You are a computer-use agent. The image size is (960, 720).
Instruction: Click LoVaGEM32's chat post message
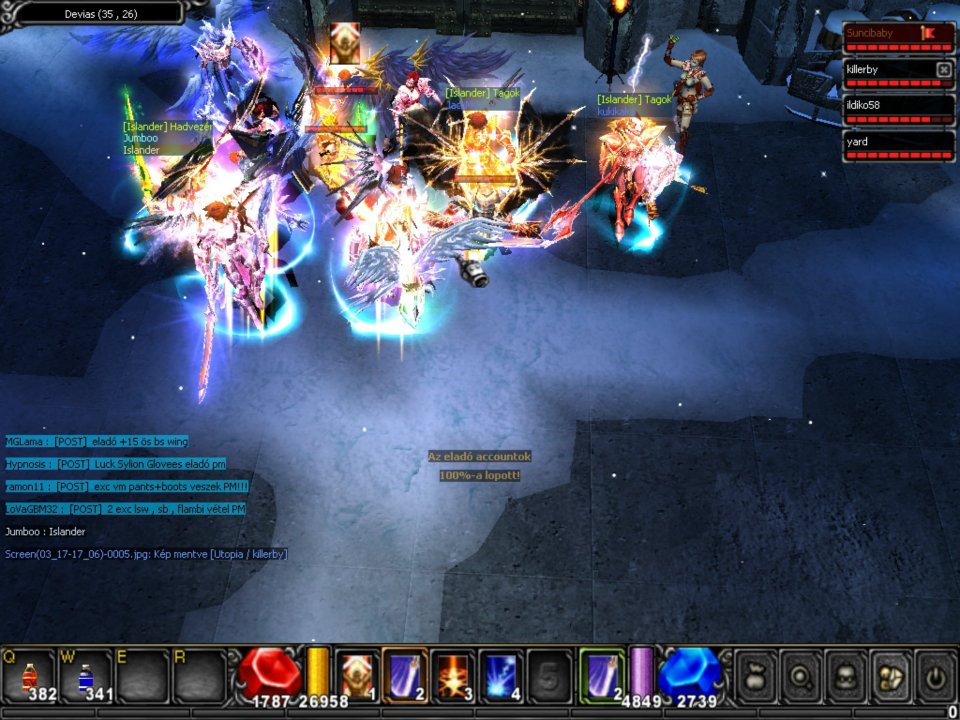click(x=125, y=509)
